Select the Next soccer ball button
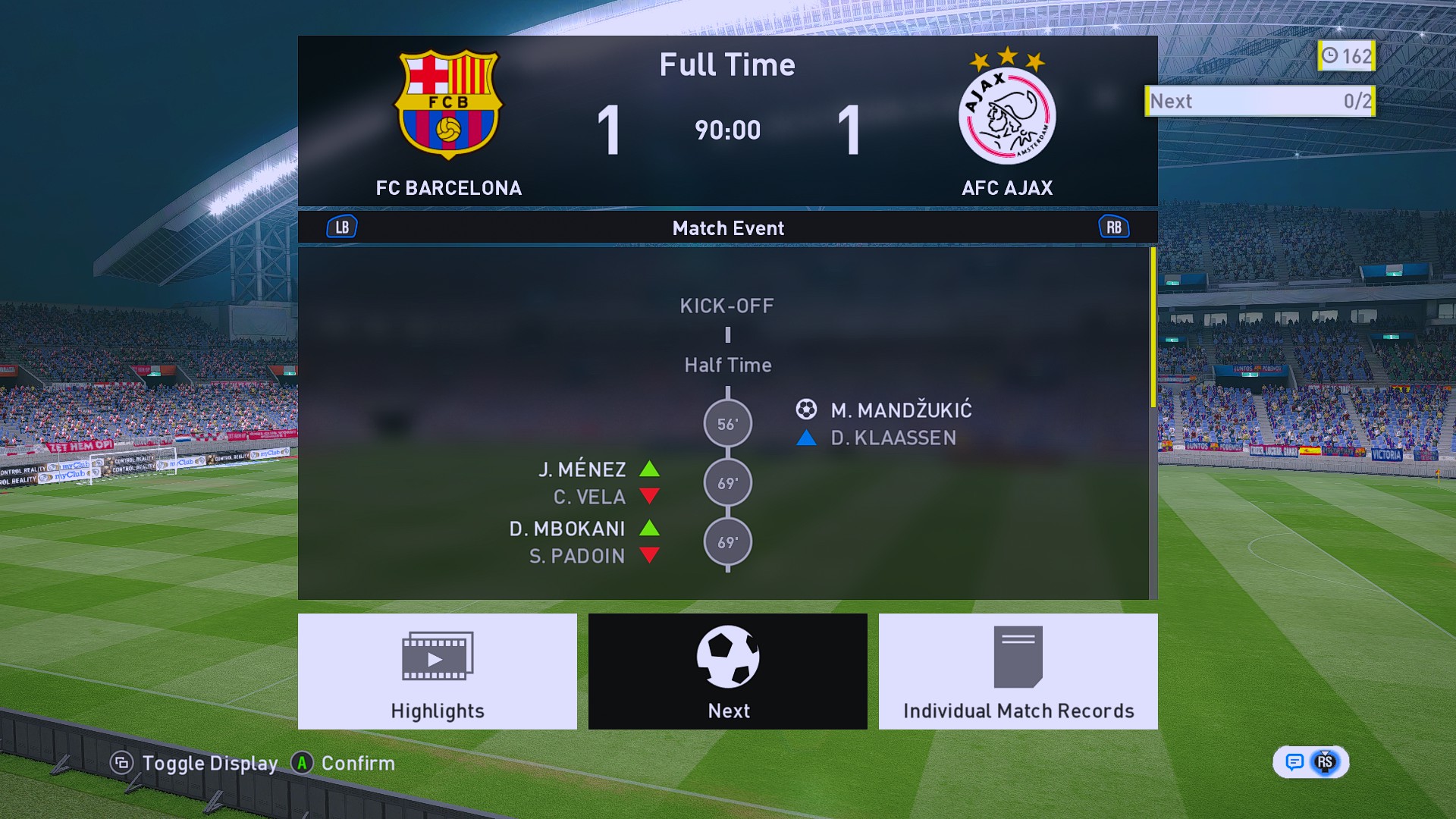Screen dimensions: 1456x819 [x=728, y=671]
